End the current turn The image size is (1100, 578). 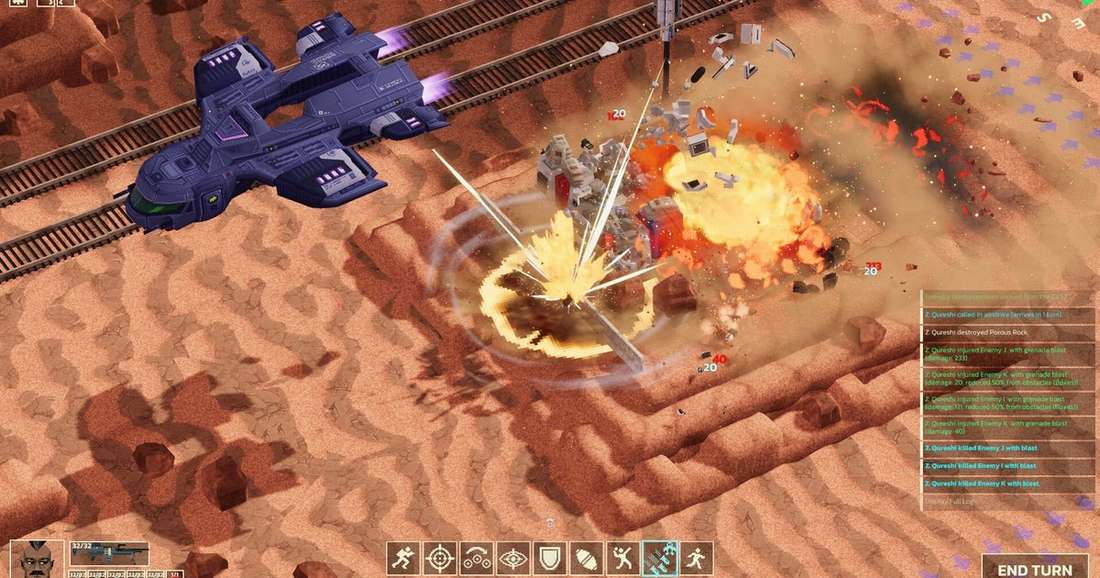click(x=1034, y=567)
